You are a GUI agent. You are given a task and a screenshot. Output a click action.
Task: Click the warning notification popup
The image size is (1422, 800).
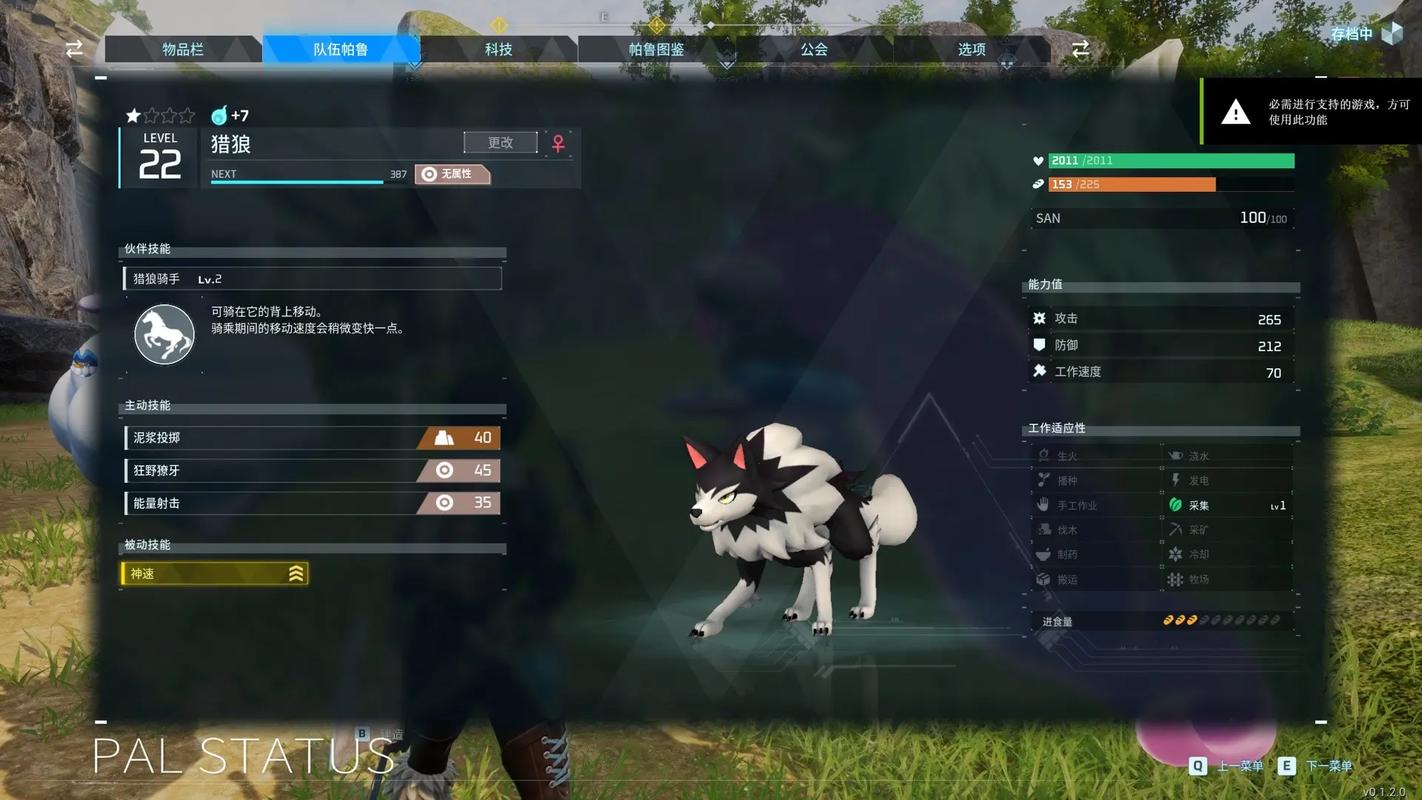click(1310, 111)
